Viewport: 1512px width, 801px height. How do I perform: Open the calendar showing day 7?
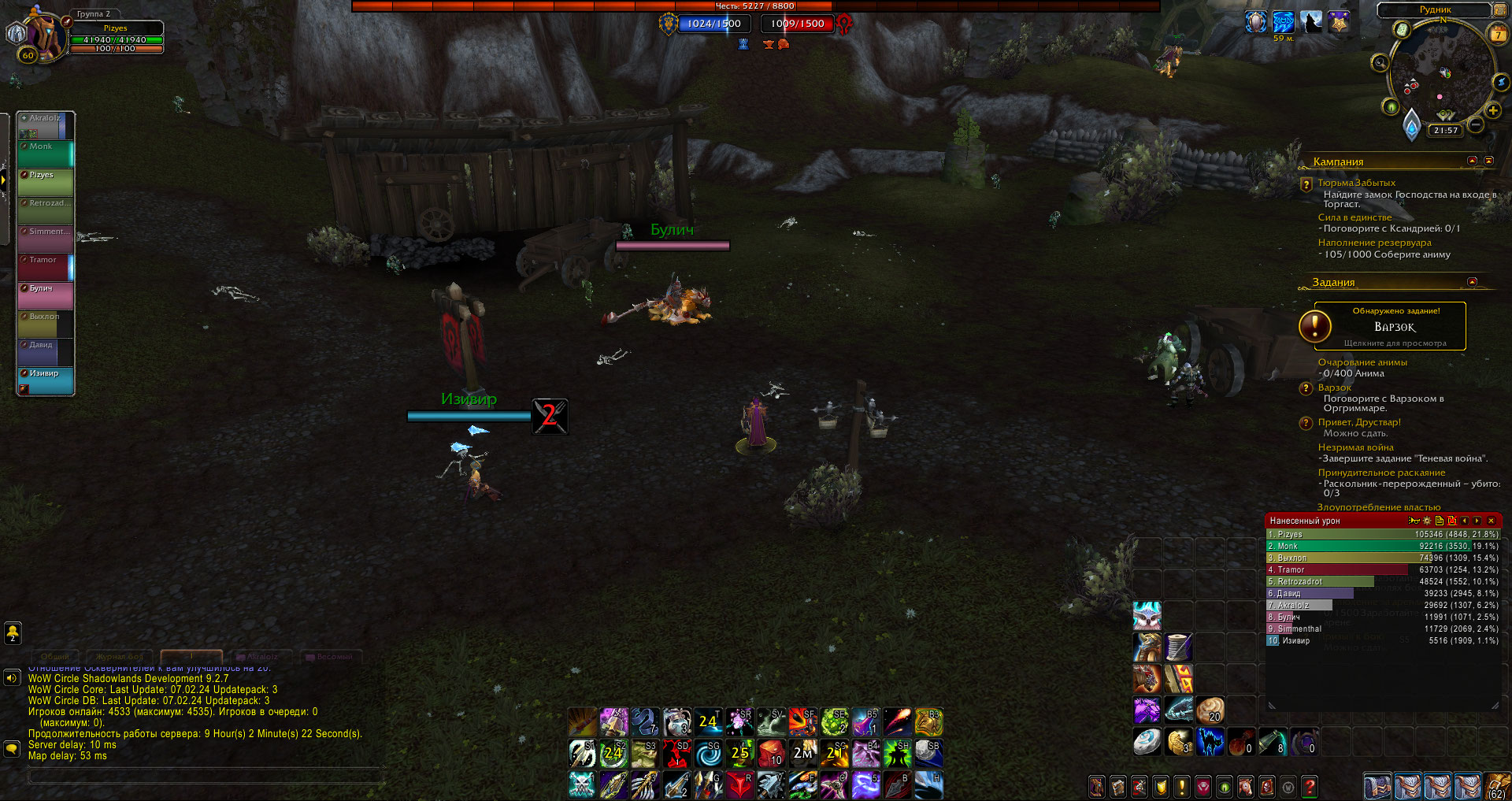[x=1498, y=34]
